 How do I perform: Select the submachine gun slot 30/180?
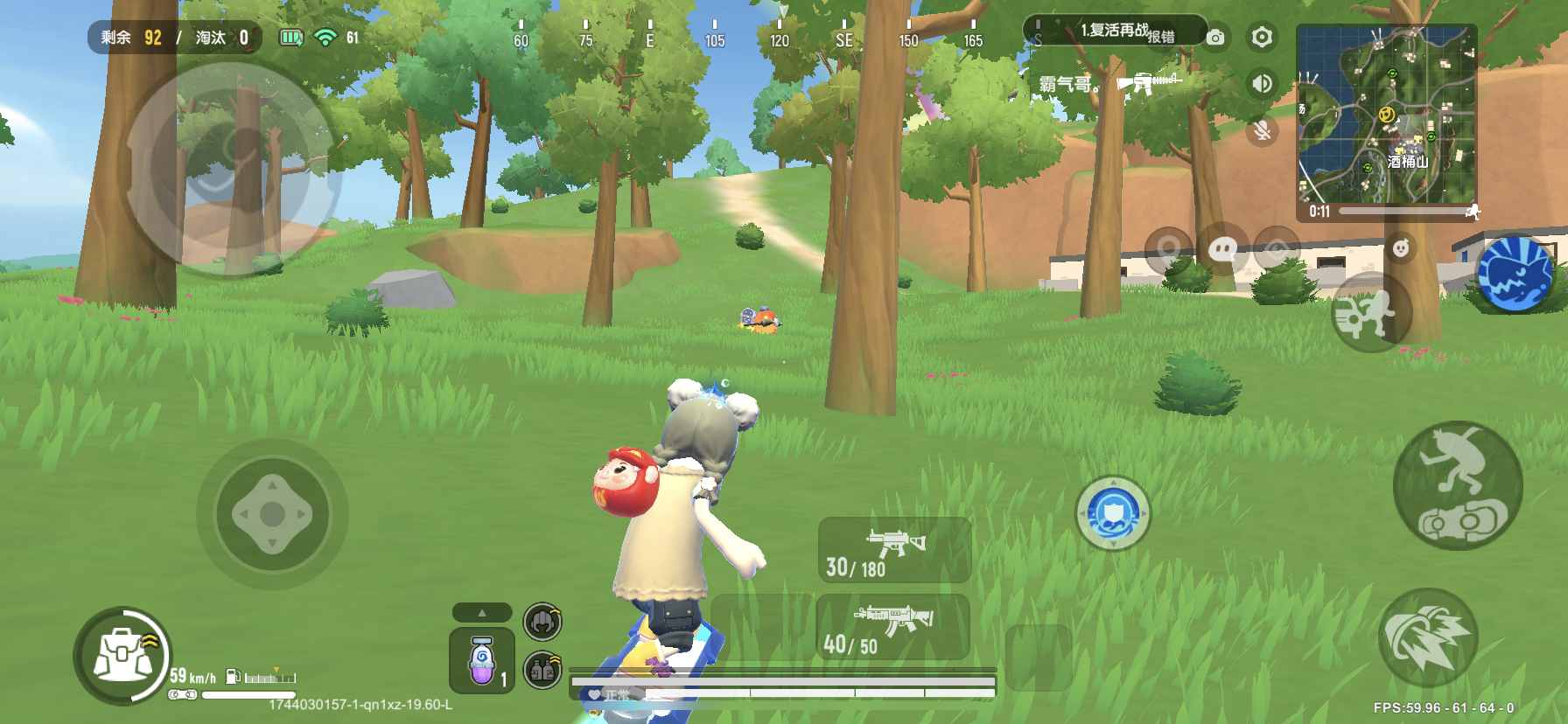(894, 550)
